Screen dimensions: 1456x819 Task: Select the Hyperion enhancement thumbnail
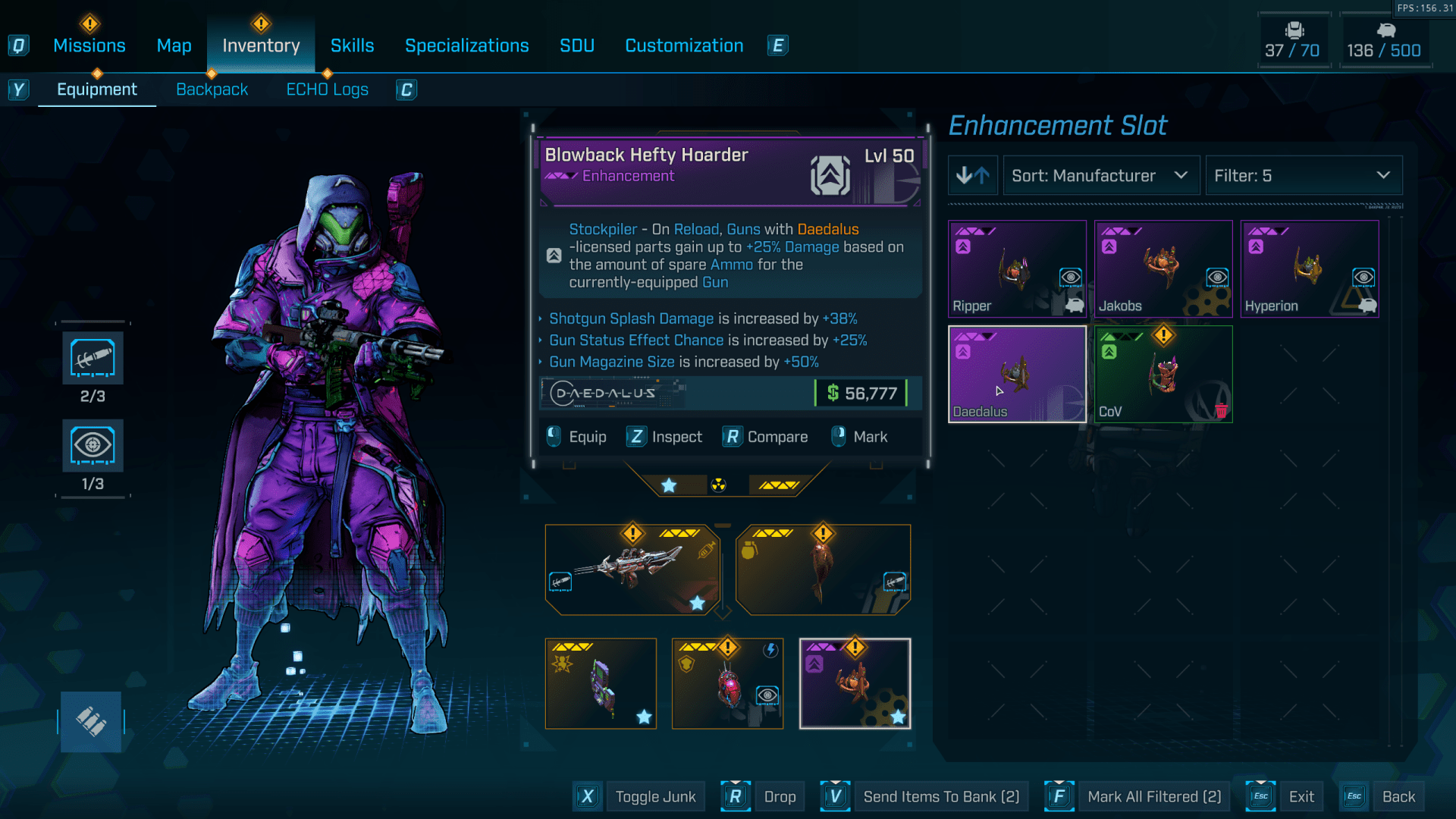click(x=1310, y=268)
